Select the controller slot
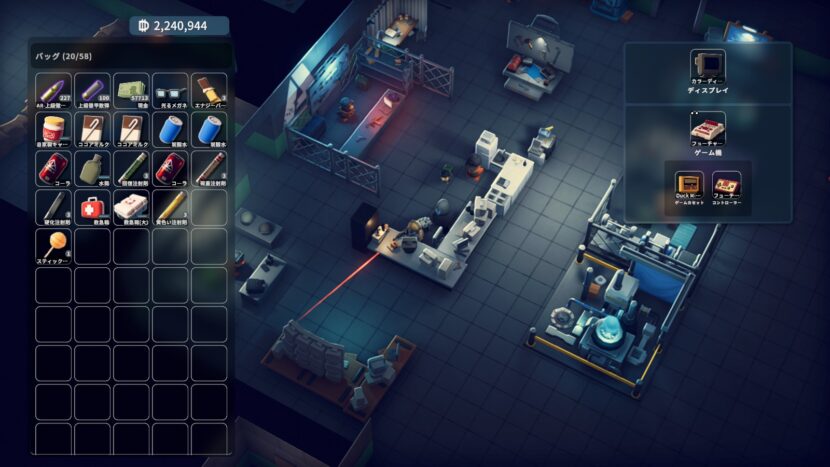This screenshot has height=467, width=830. point(727,183)
